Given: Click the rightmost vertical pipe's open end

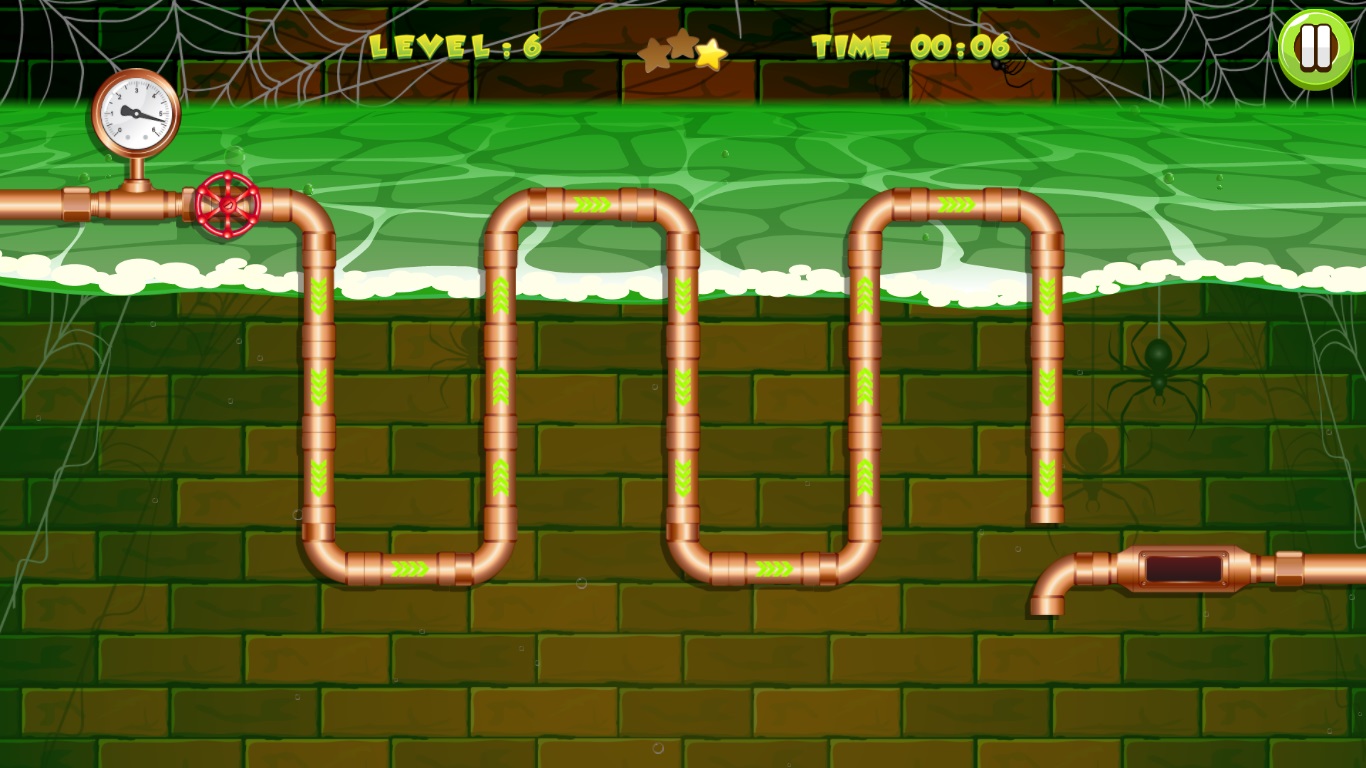Looking at the screenshot, I should [x=1046, y=515].
